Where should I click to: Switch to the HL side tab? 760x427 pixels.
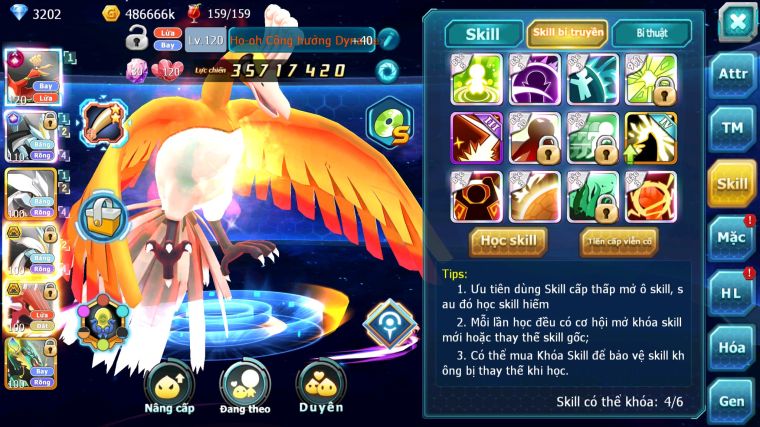(x=732, y=292)
